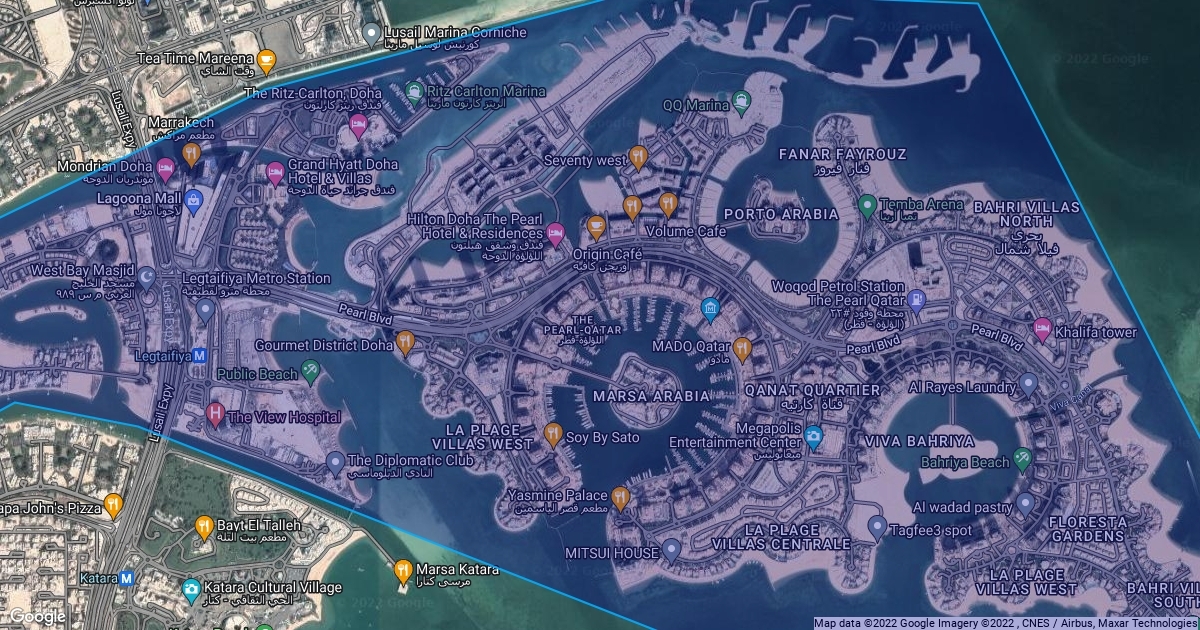Screen dimensions: 1200x630
Task: Open the Legtaifiya Metro Station marker
Action: (x=206, y=310)
